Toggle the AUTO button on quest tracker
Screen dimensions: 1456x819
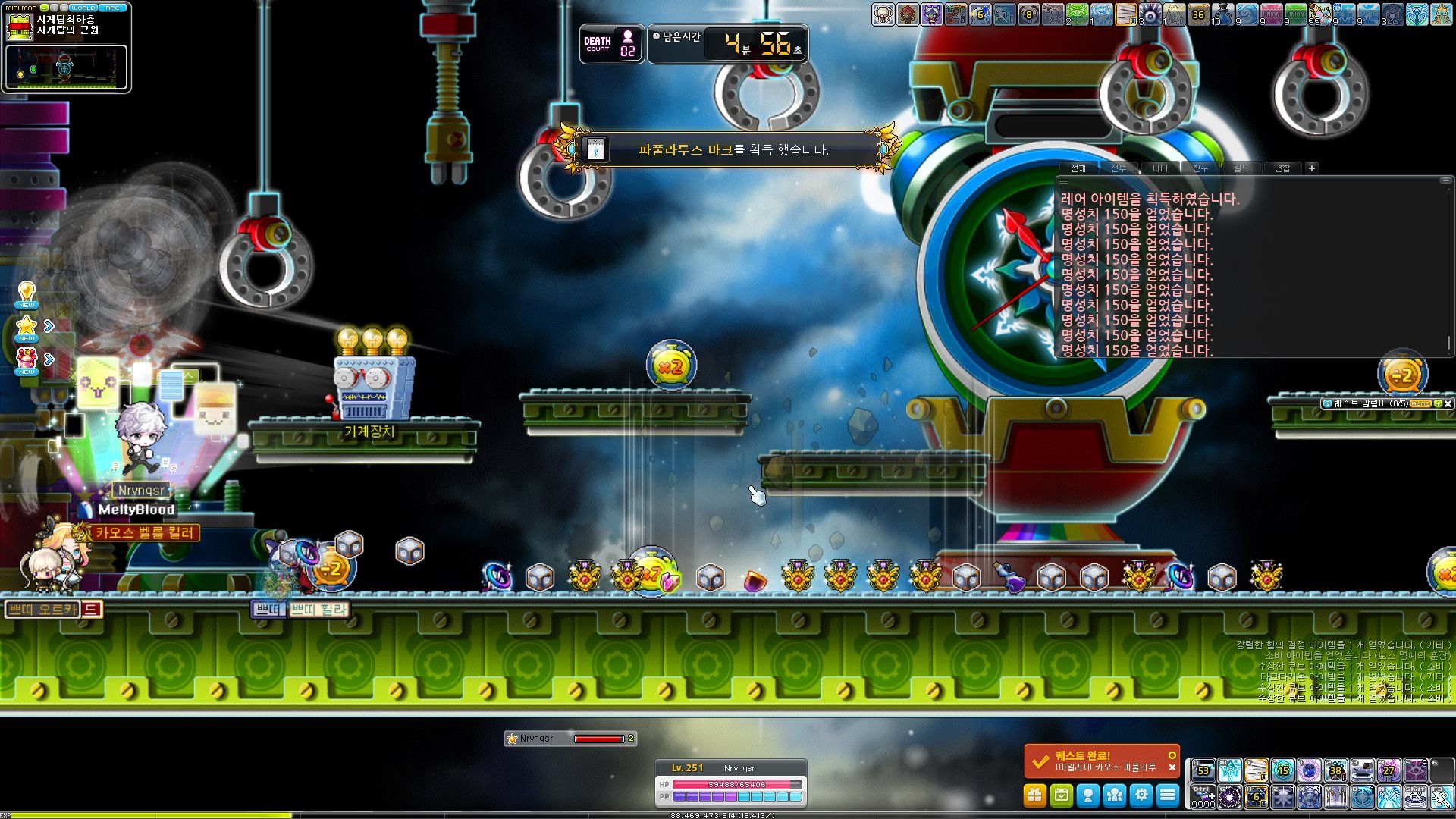pyautogui.click(x=1420, y=404)
